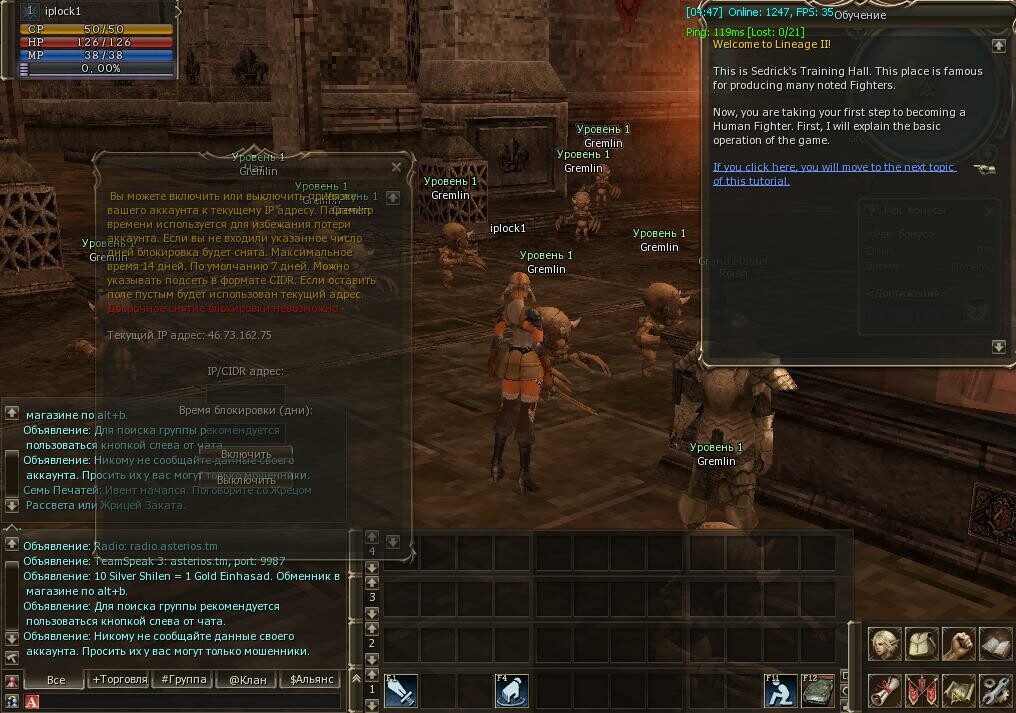Open the $Альянс chat tab
The height and width of the screenshot is (713, 1016).
click(x=309, y=680)
